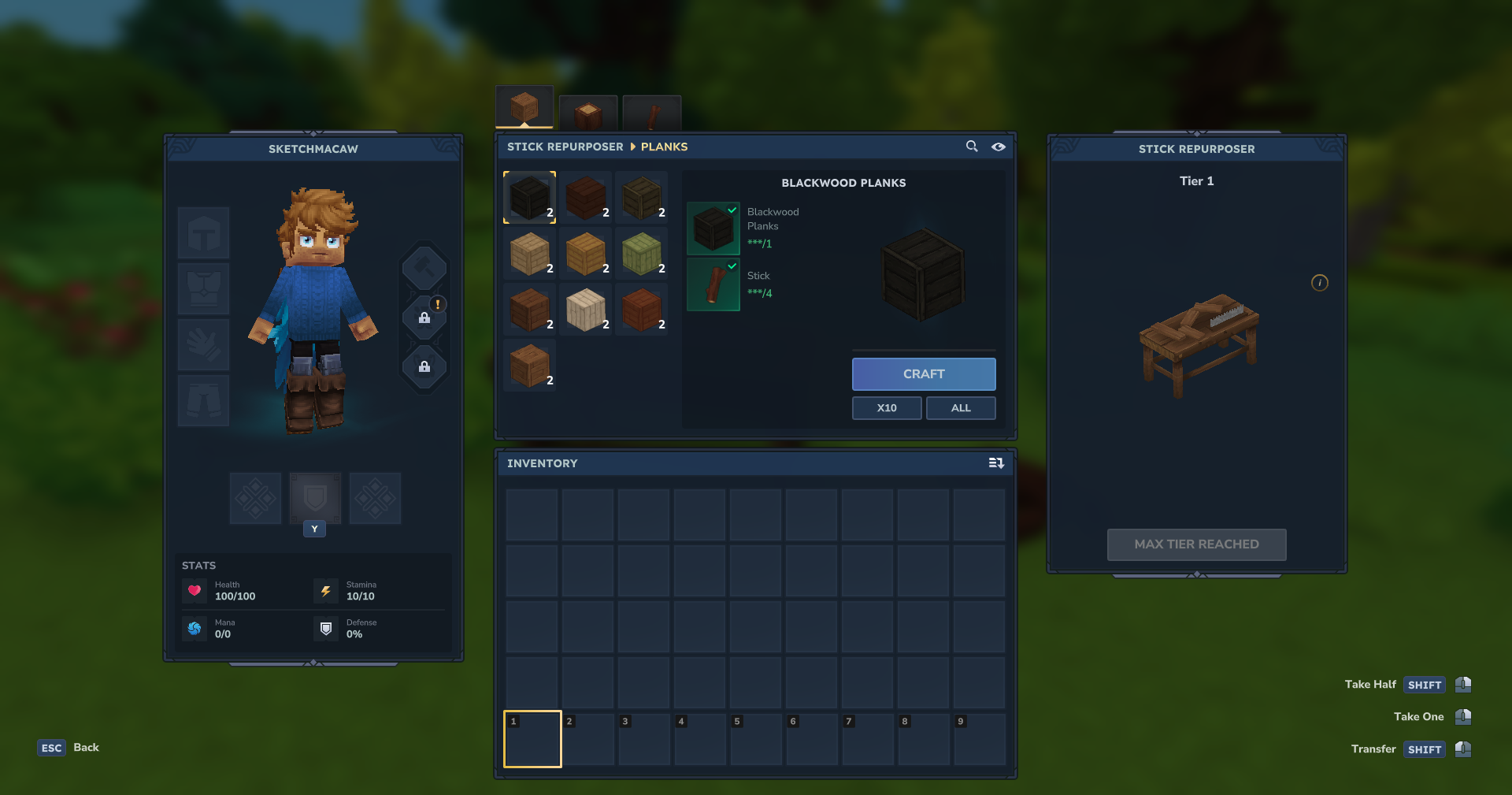Viewport: 1512px width, 795px height.
Task: Craft ten with the X10 button
Action: coord(886,408)
